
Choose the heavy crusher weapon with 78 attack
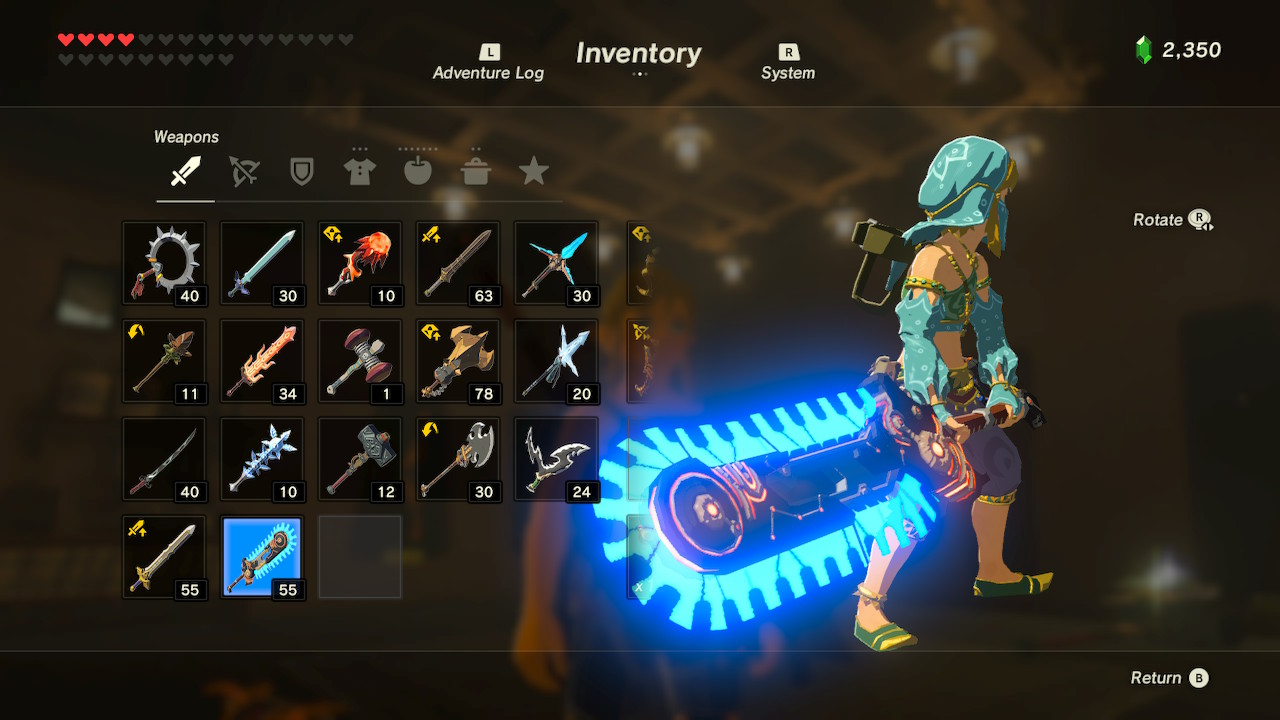pos(458,361)
